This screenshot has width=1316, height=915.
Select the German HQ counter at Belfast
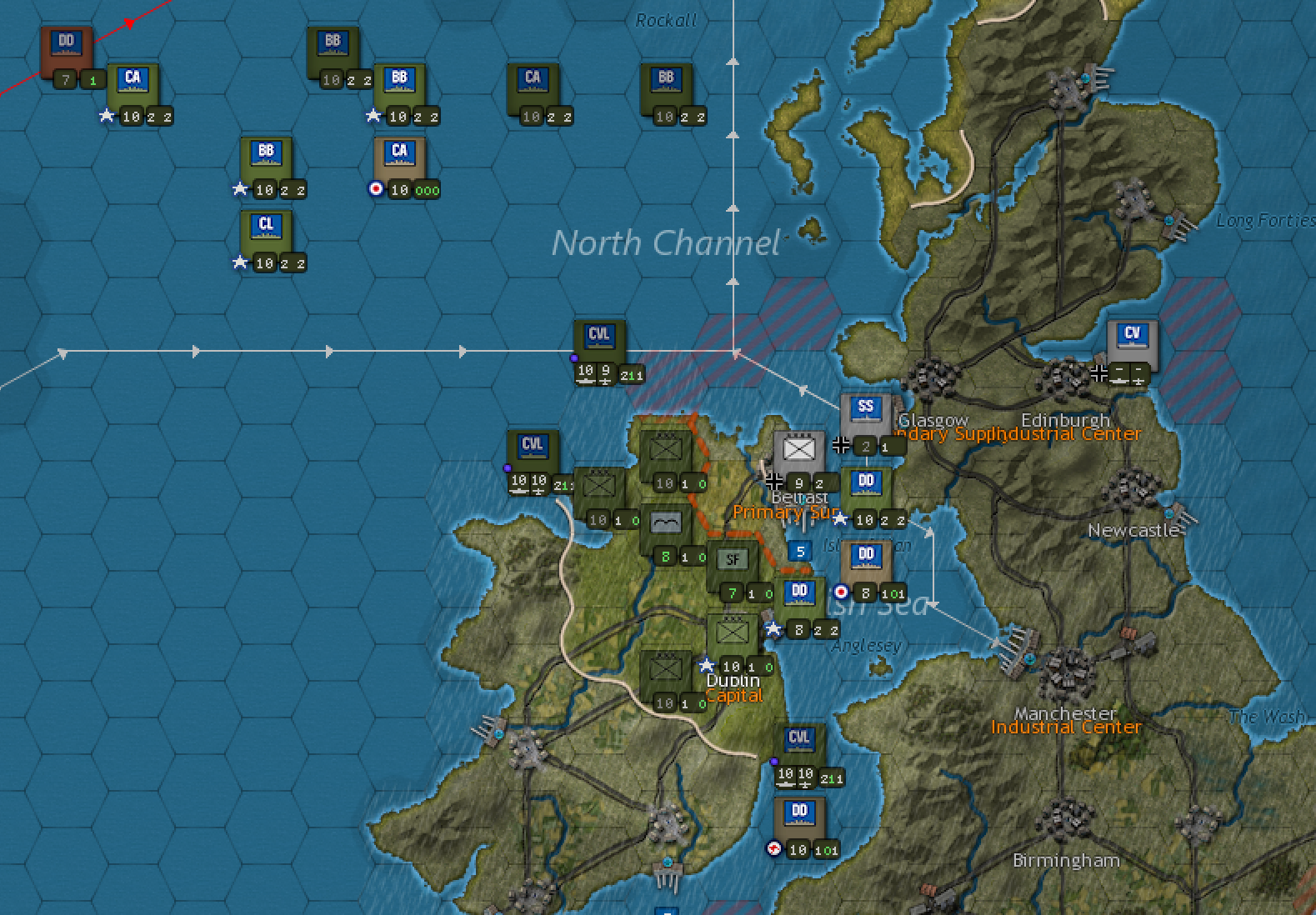coord(798,450)
